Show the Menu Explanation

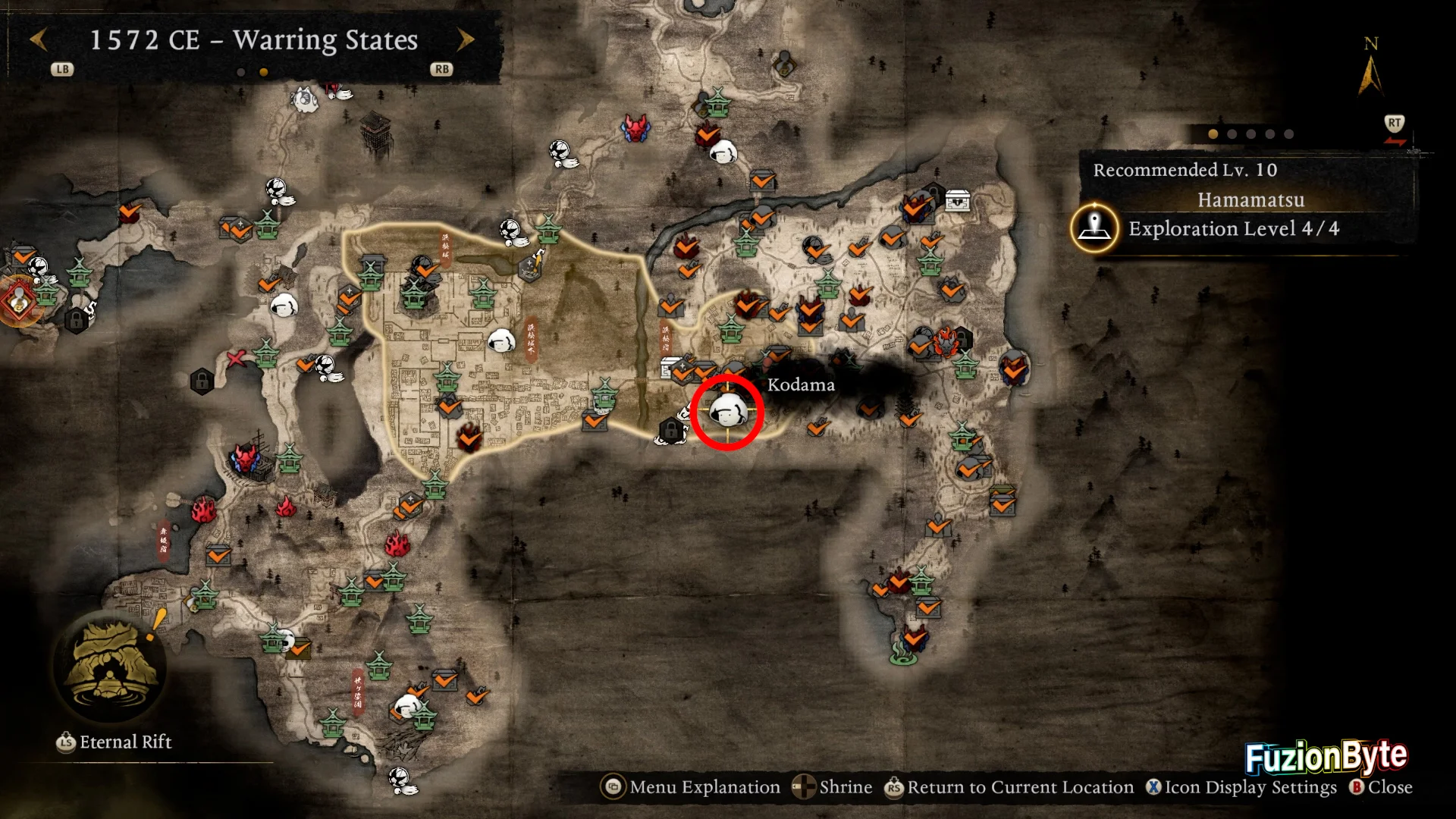pos(691,787)
